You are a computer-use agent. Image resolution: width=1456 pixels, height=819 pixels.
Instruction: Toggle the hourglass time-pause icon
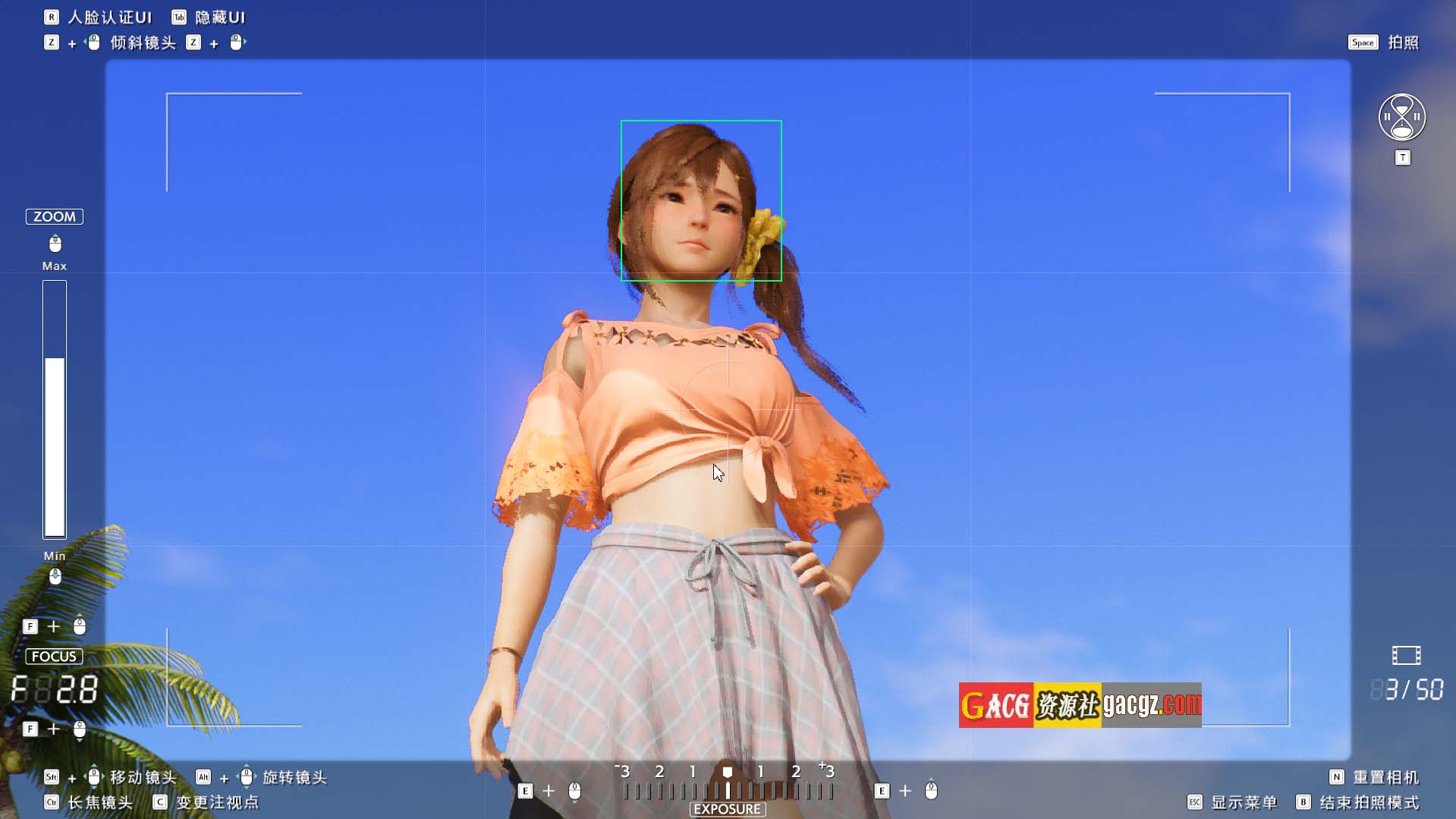1401,118
